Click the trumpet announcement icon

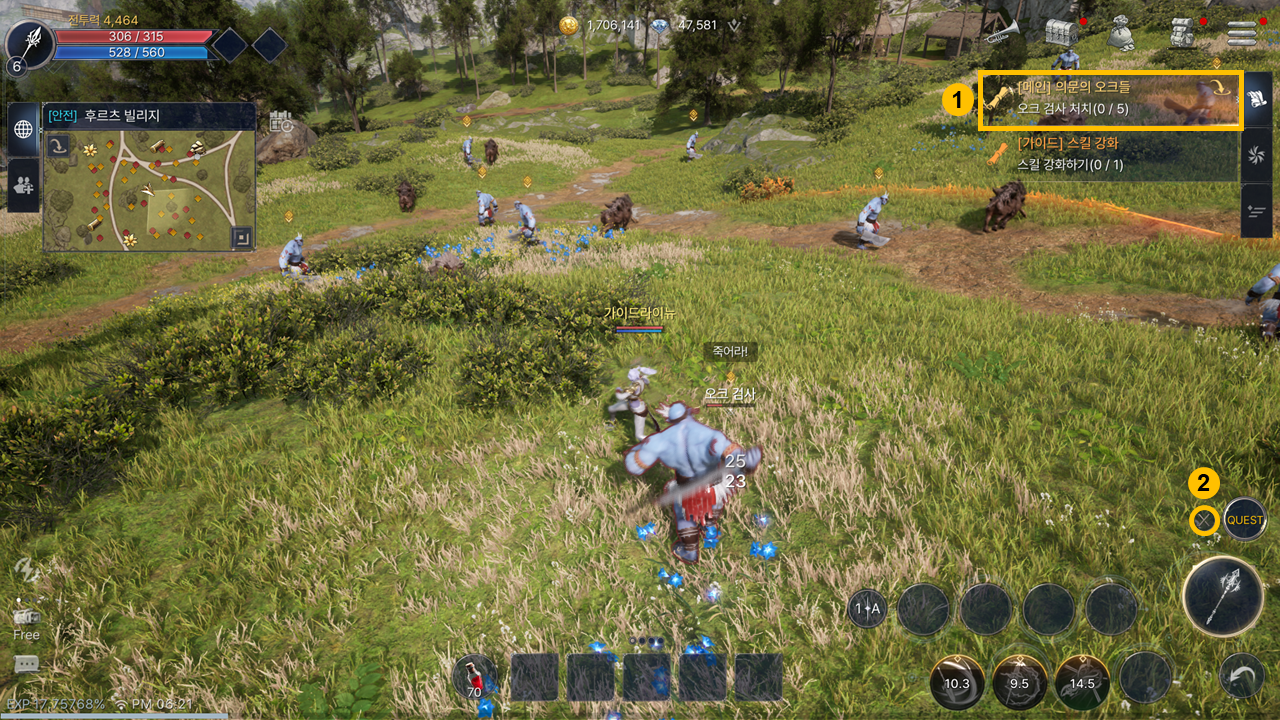tap(1000, 33)
